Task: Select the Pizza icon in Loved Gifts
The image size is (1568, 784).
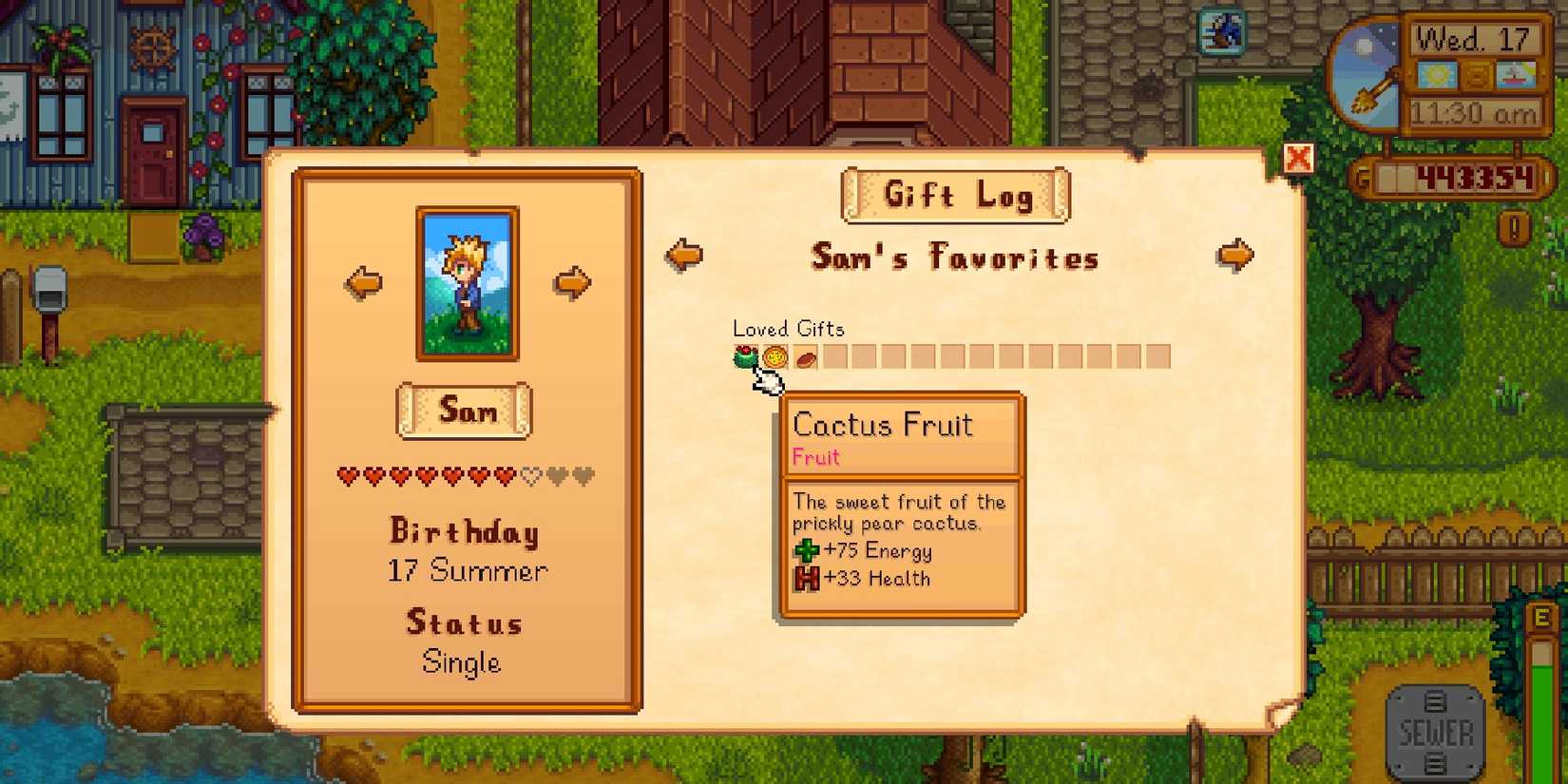Action: pos(773,355)
